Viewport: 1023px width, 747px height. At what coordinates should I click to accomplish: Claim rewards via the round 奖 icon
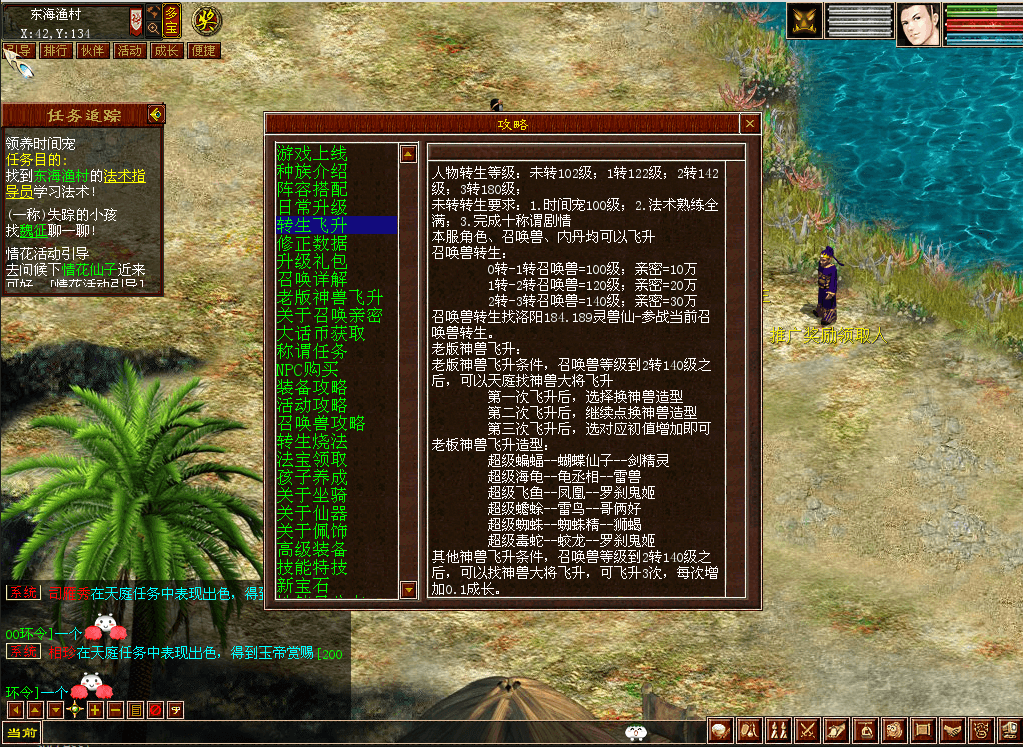(206, 18)
